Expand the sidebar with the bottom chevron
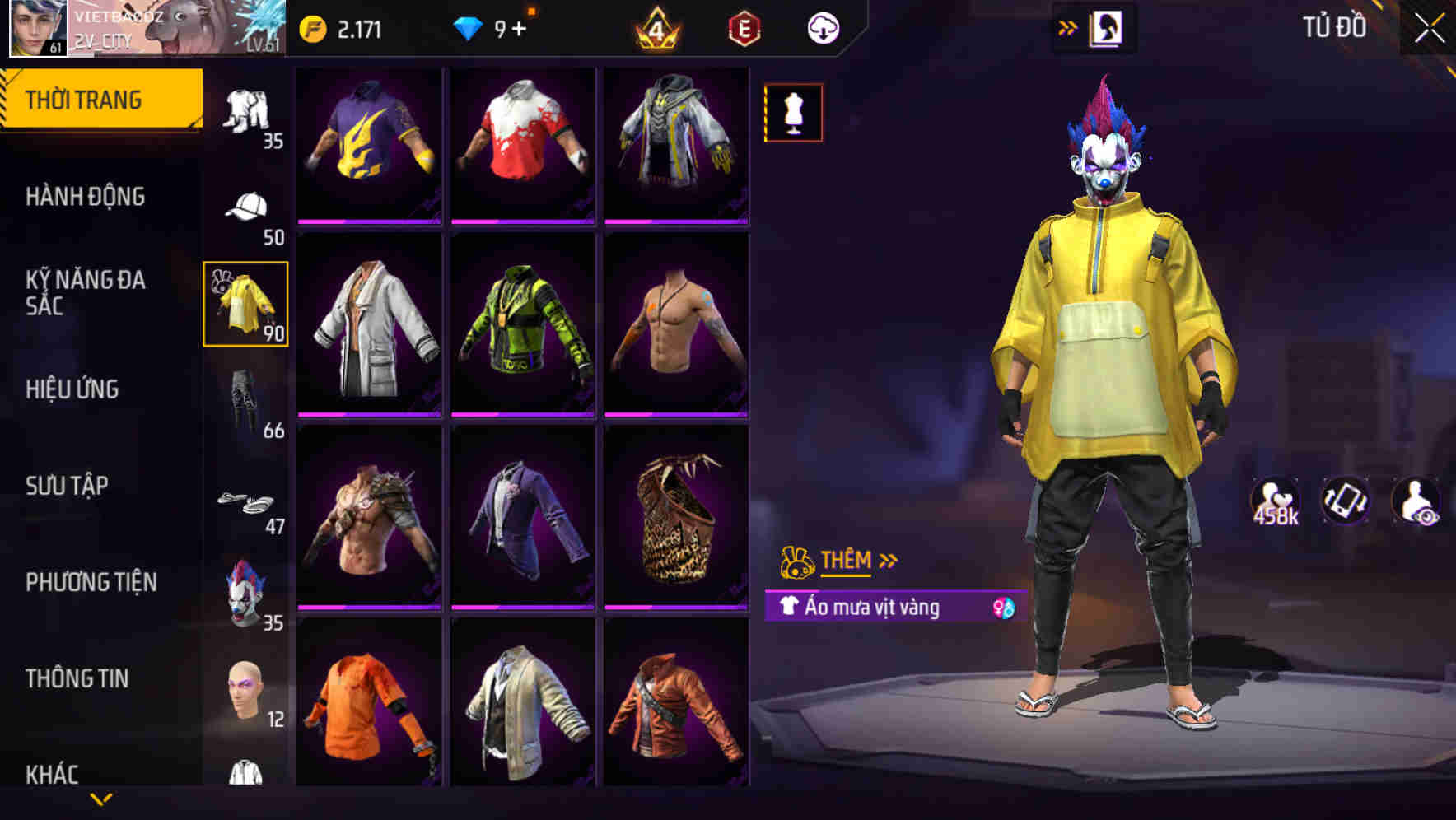 [100, 799]
